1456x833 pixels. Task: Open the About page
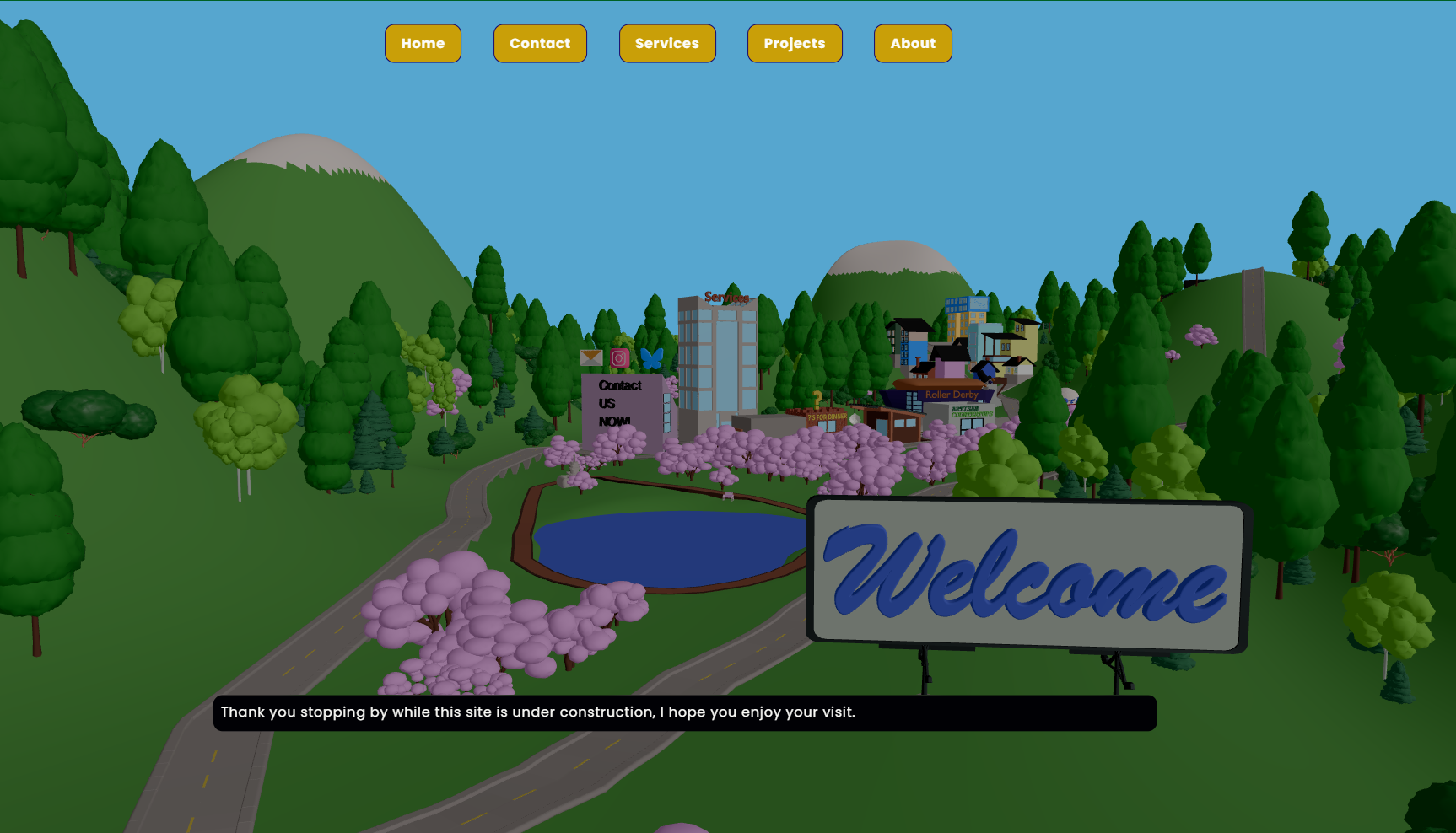912,43
